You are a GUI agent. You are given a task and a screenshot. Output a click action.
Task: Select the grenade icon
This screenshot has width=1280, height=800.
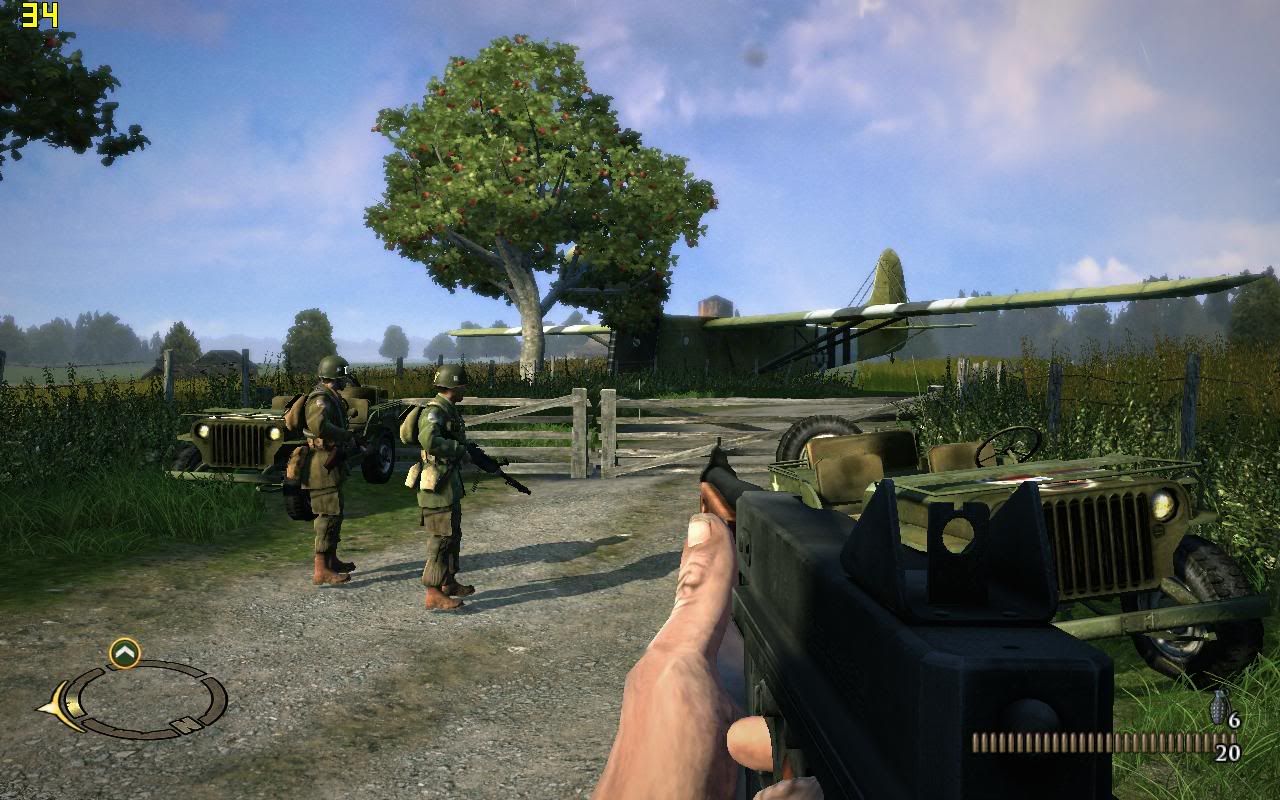click(x=1220, y=706)
